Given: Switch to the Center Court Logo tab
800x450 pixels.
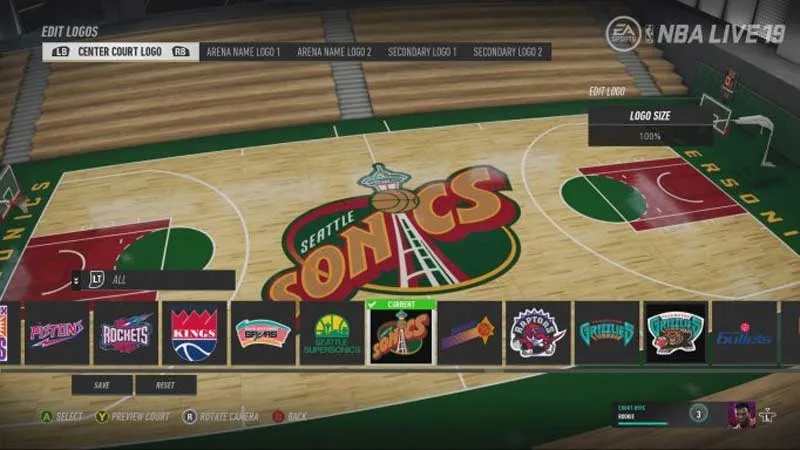Looking at the screenshot, I should pyautogui.click(x=120, y=51).
